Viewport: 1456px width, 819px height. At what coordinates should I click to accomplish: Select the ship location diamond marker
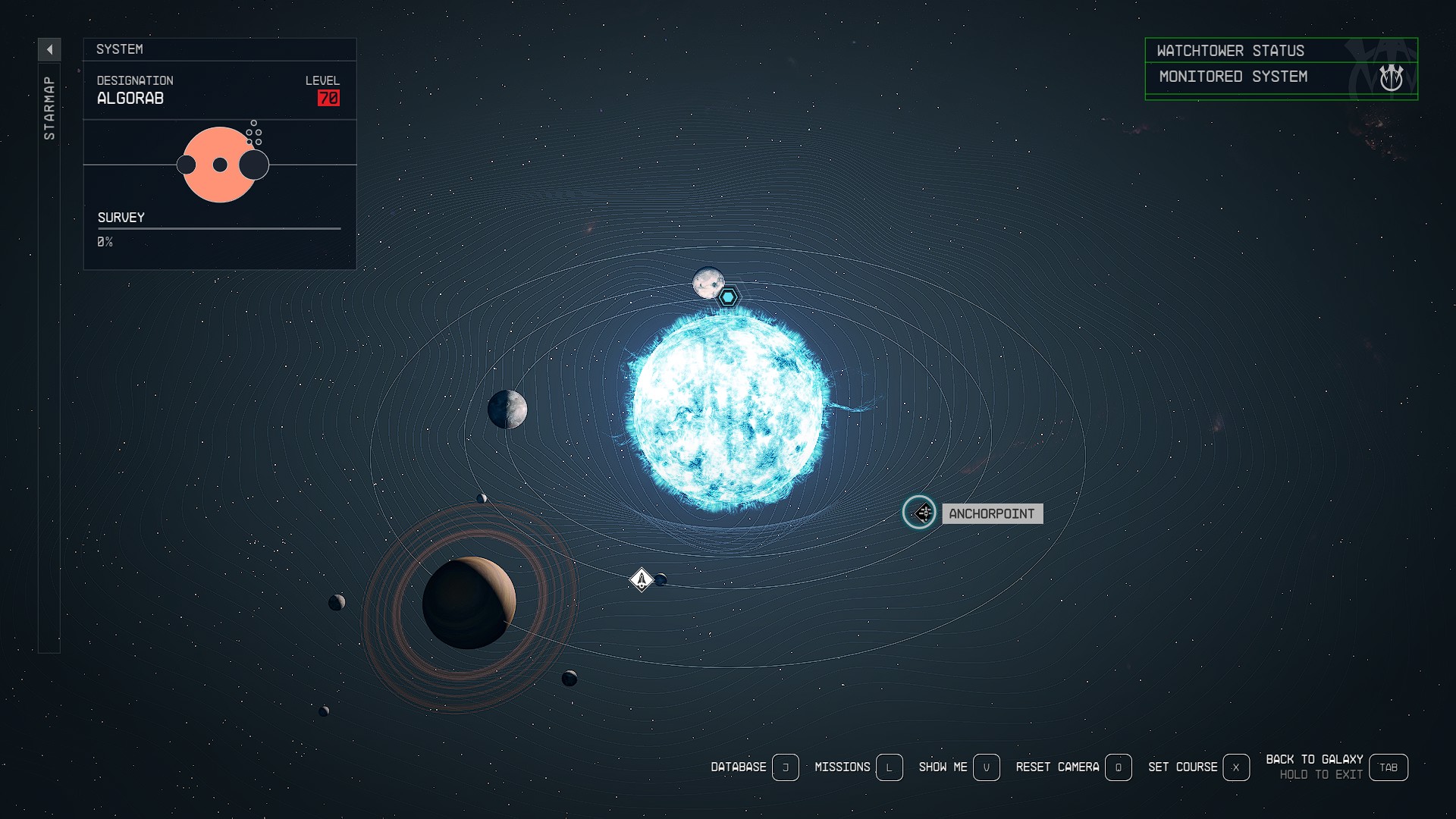(642, 580)
